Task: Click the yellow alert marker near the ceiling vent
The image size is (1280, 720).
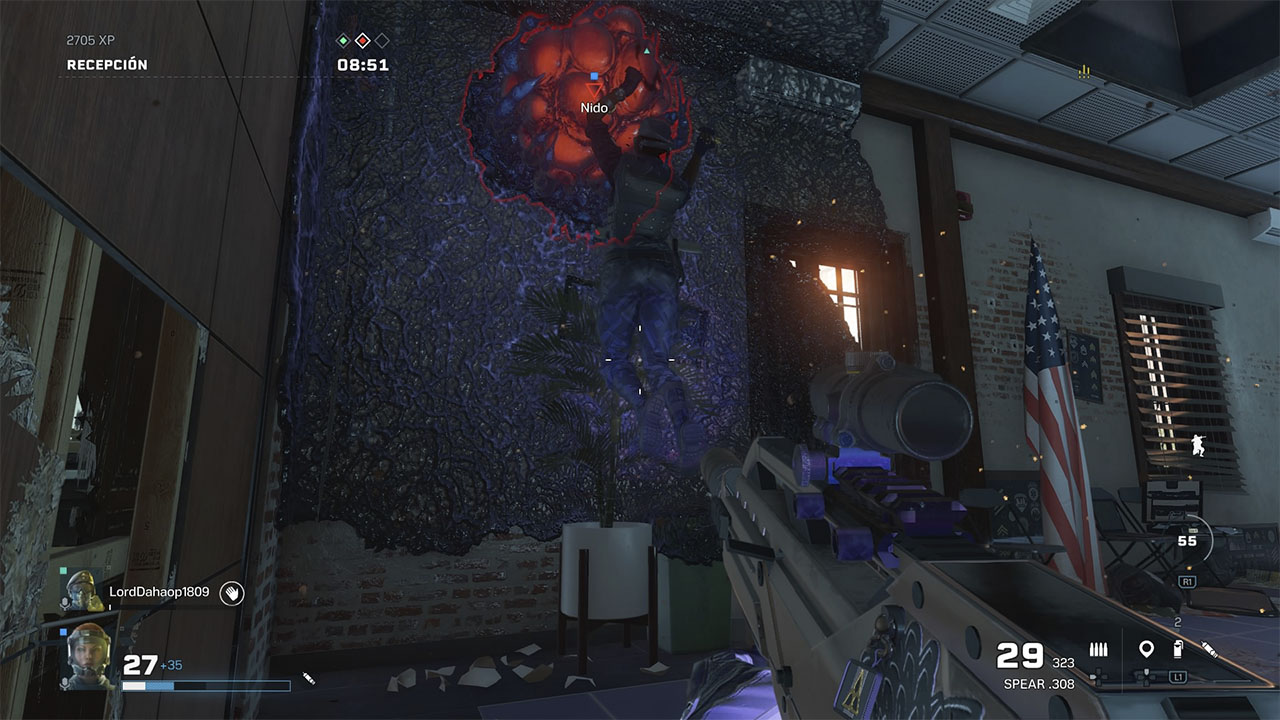Action: tap(1083, 70)
